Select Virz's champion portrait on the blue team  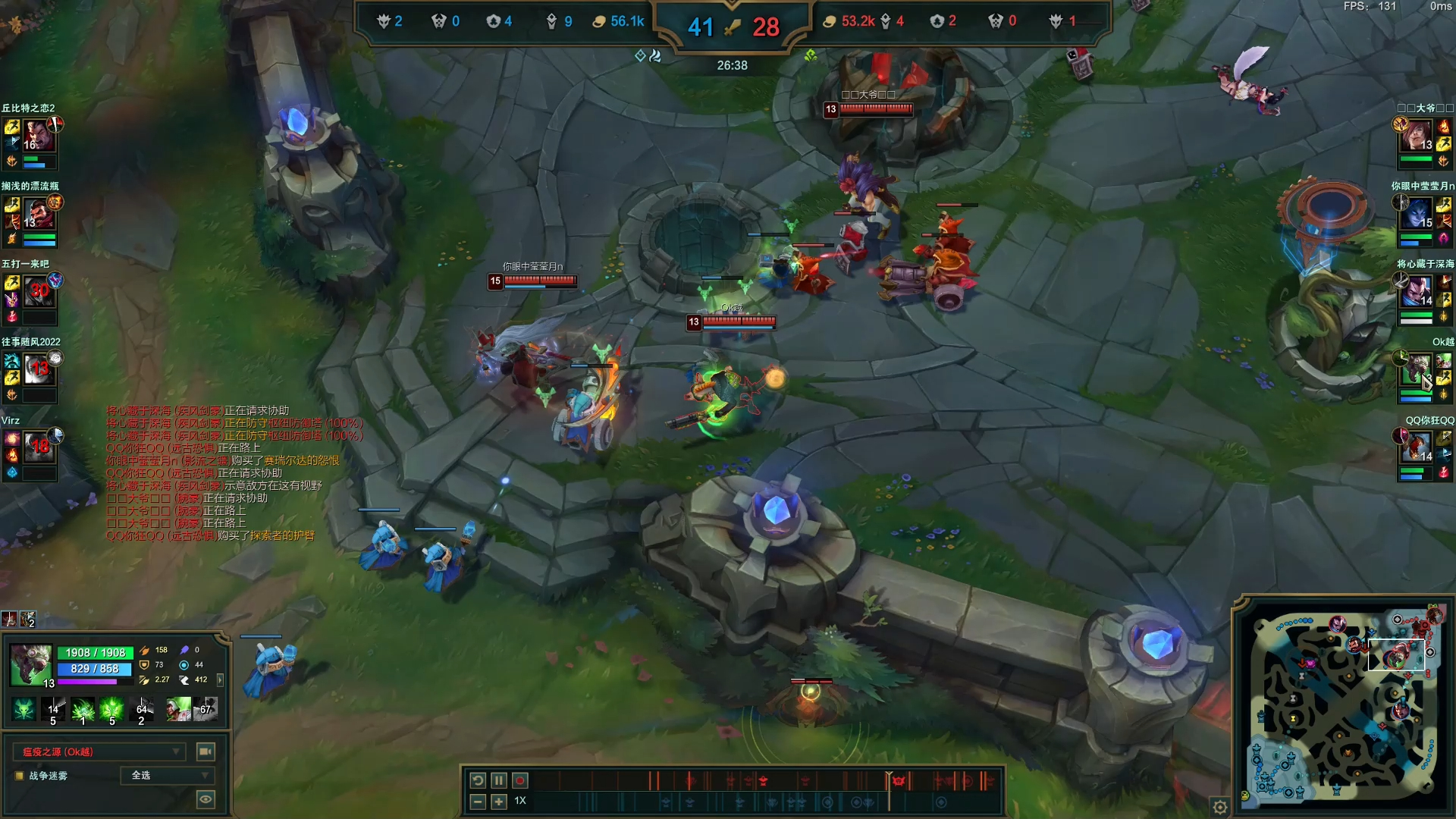coord(38,447)
